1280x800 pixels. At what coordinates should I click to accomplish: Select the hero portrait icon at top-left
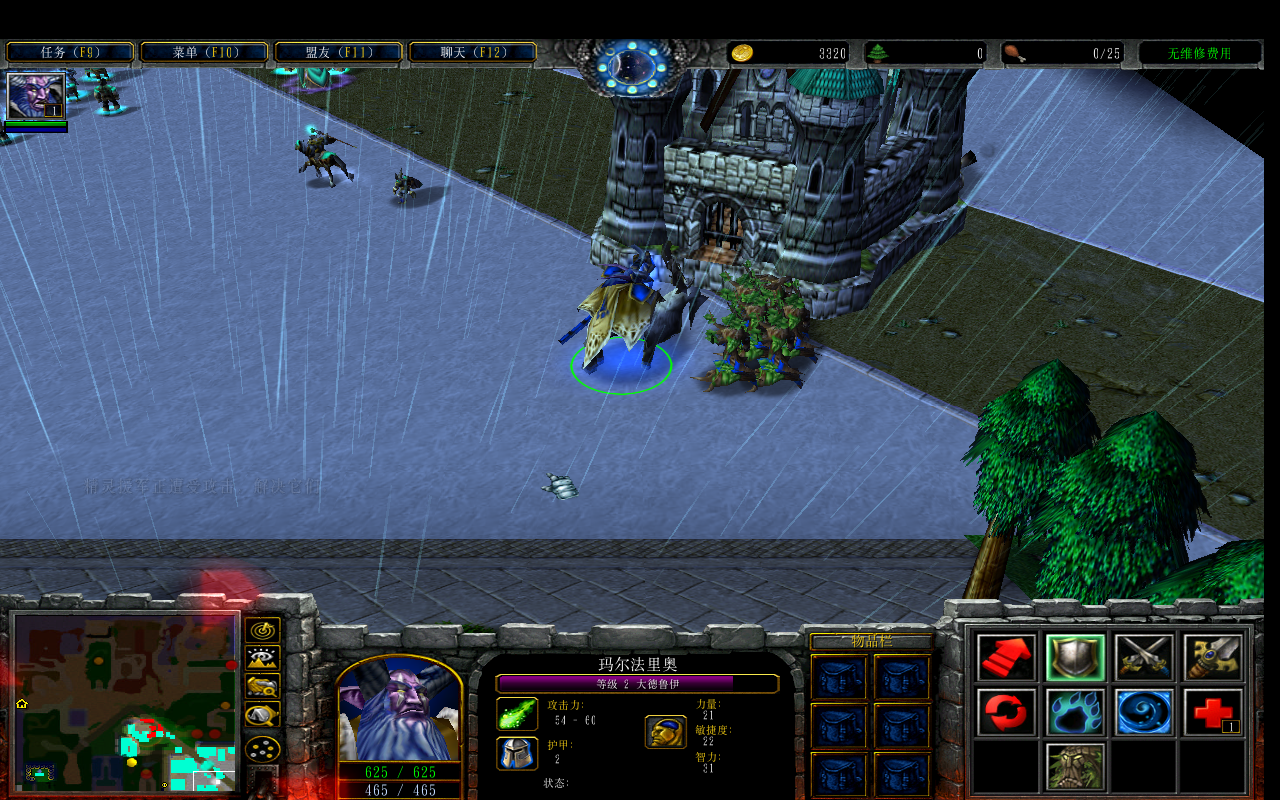tap(36, 96)
